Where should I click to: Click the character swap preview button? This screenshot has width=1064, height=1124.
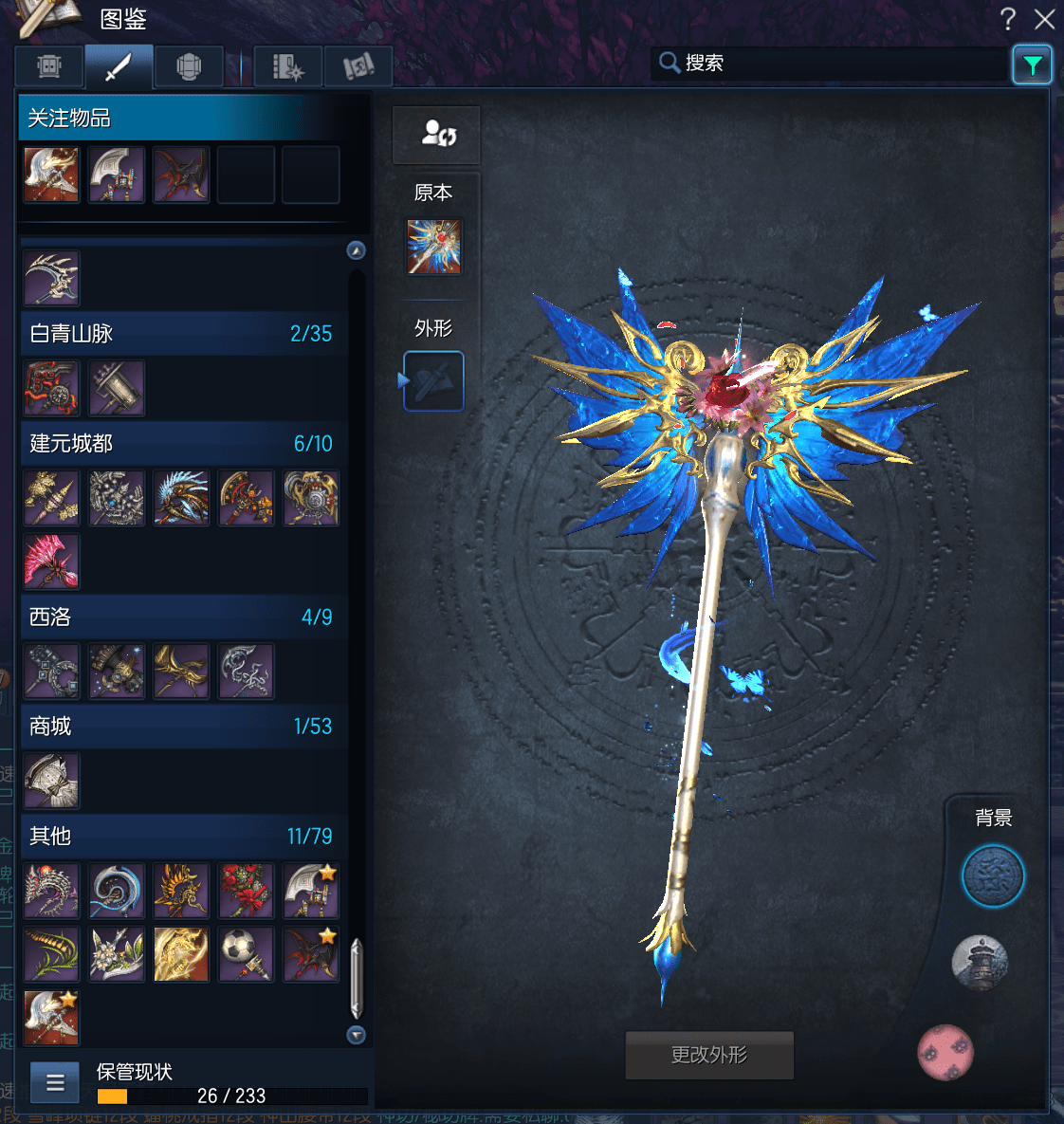click(436, 134)
